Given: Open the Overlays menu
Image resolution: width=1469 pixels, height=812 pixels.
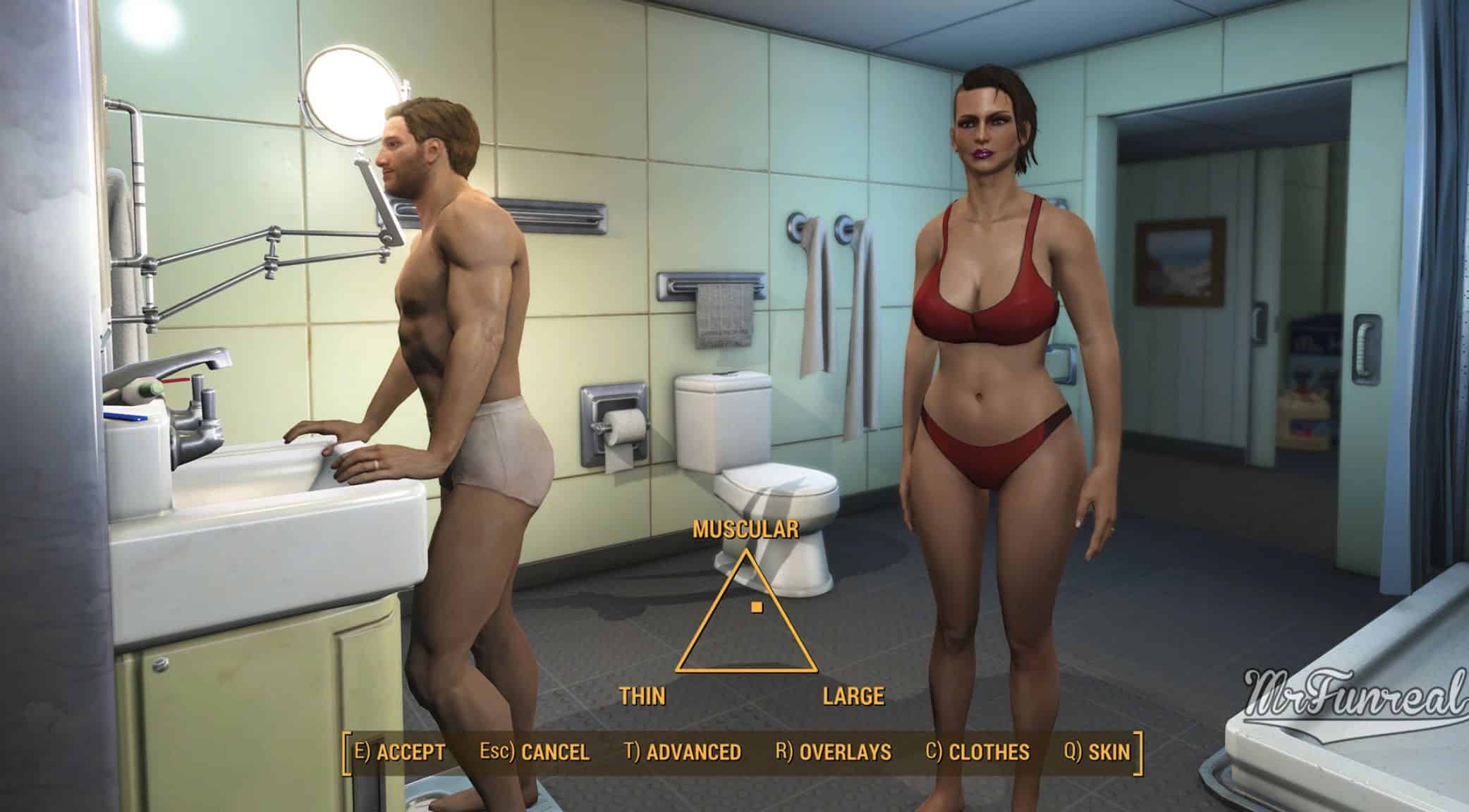Looking at the screenshot, I should pos(833,752).
